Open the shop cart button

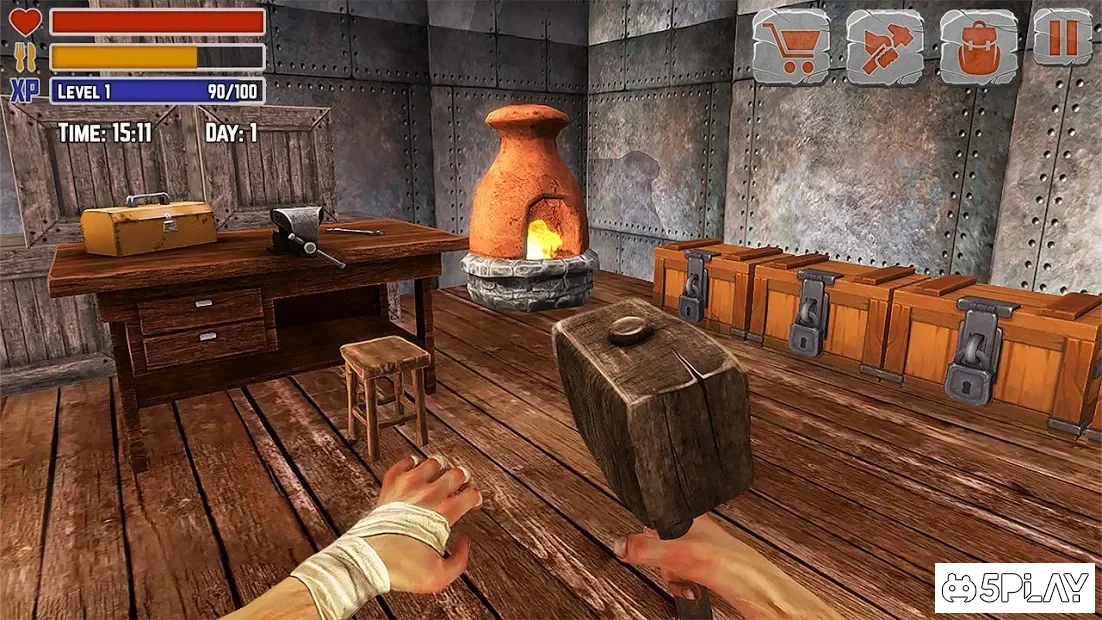coord(791,46)
